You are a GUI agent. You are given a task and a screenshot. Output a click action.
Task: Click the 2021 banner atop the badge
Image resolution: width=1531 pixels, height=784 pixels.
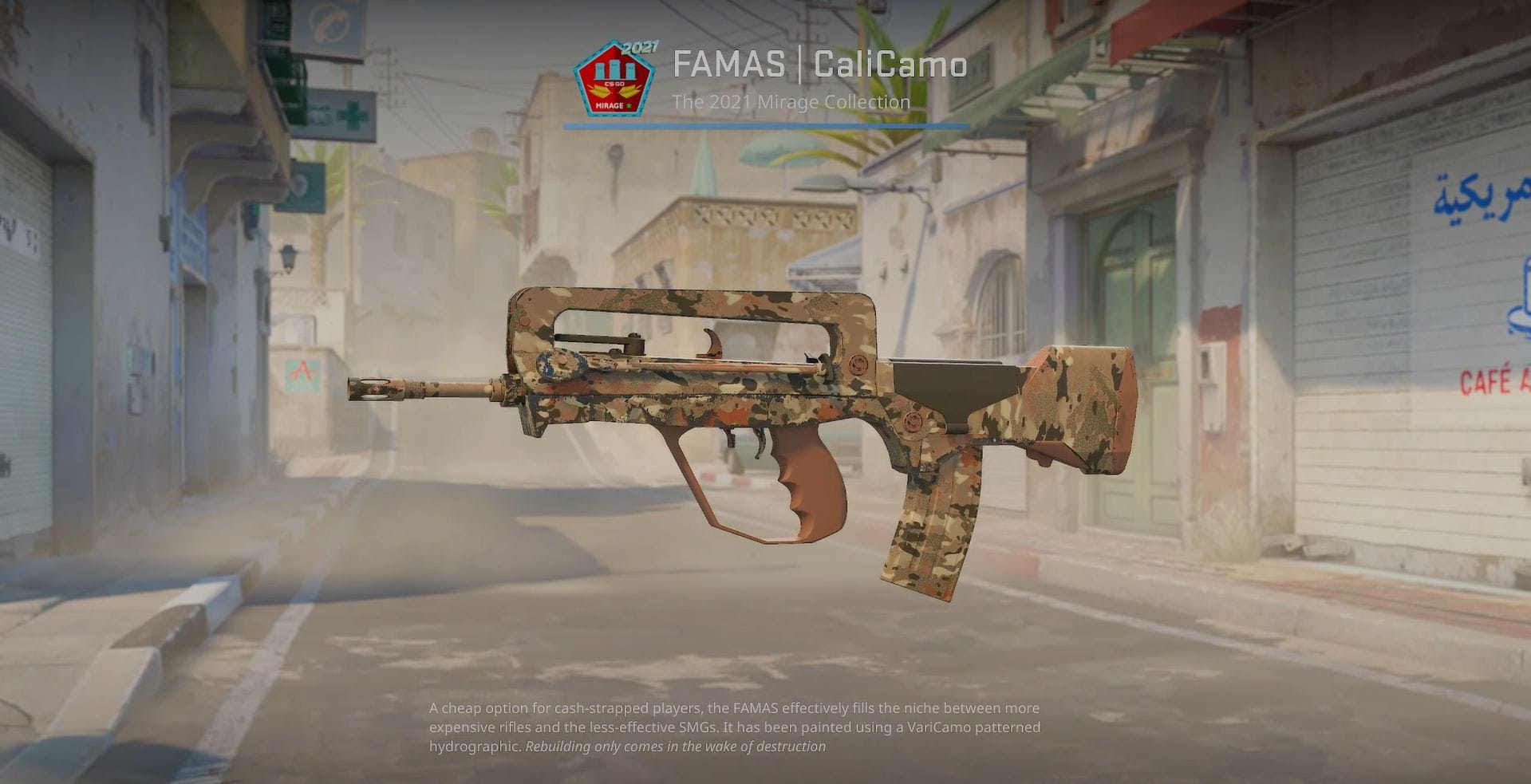(x=640, y=48)
